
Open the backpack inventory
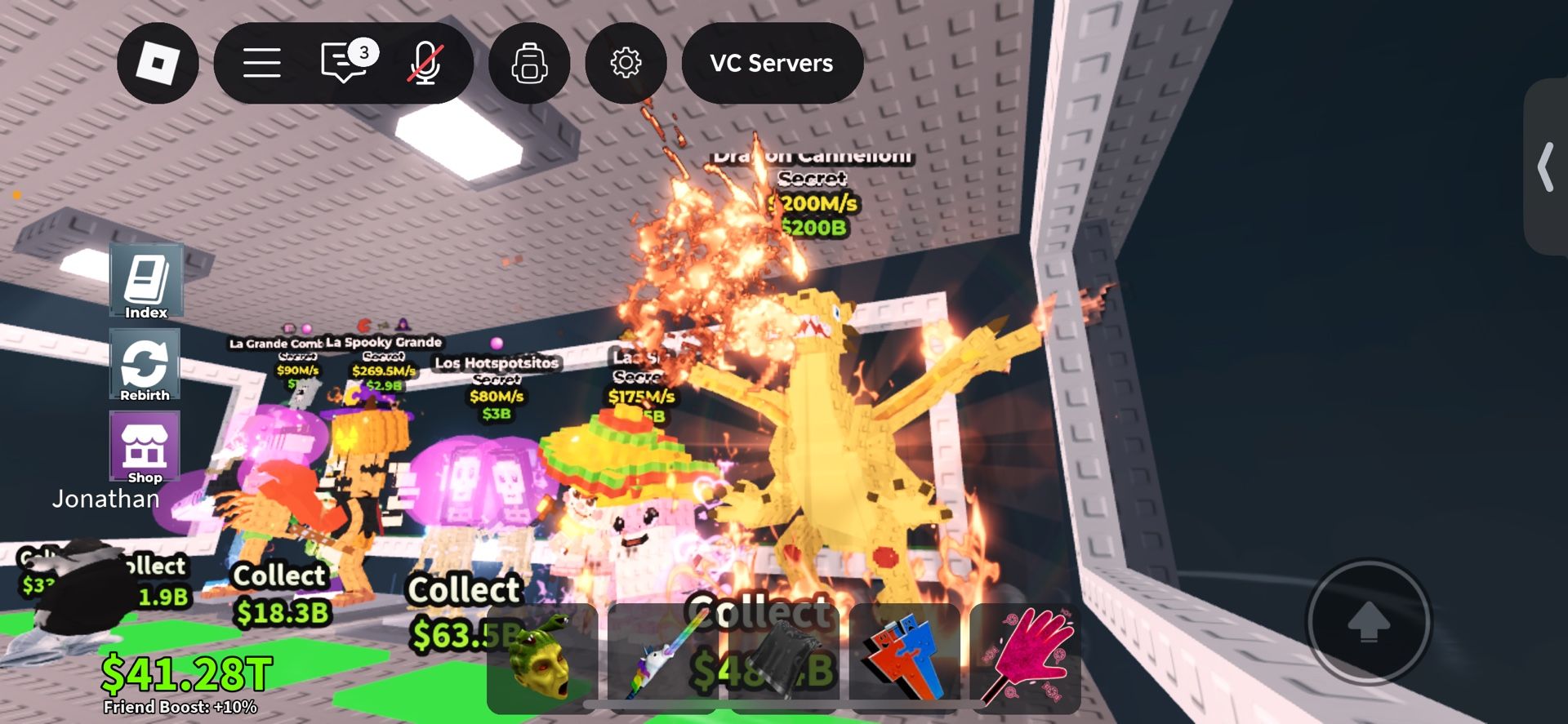(529, 64)
